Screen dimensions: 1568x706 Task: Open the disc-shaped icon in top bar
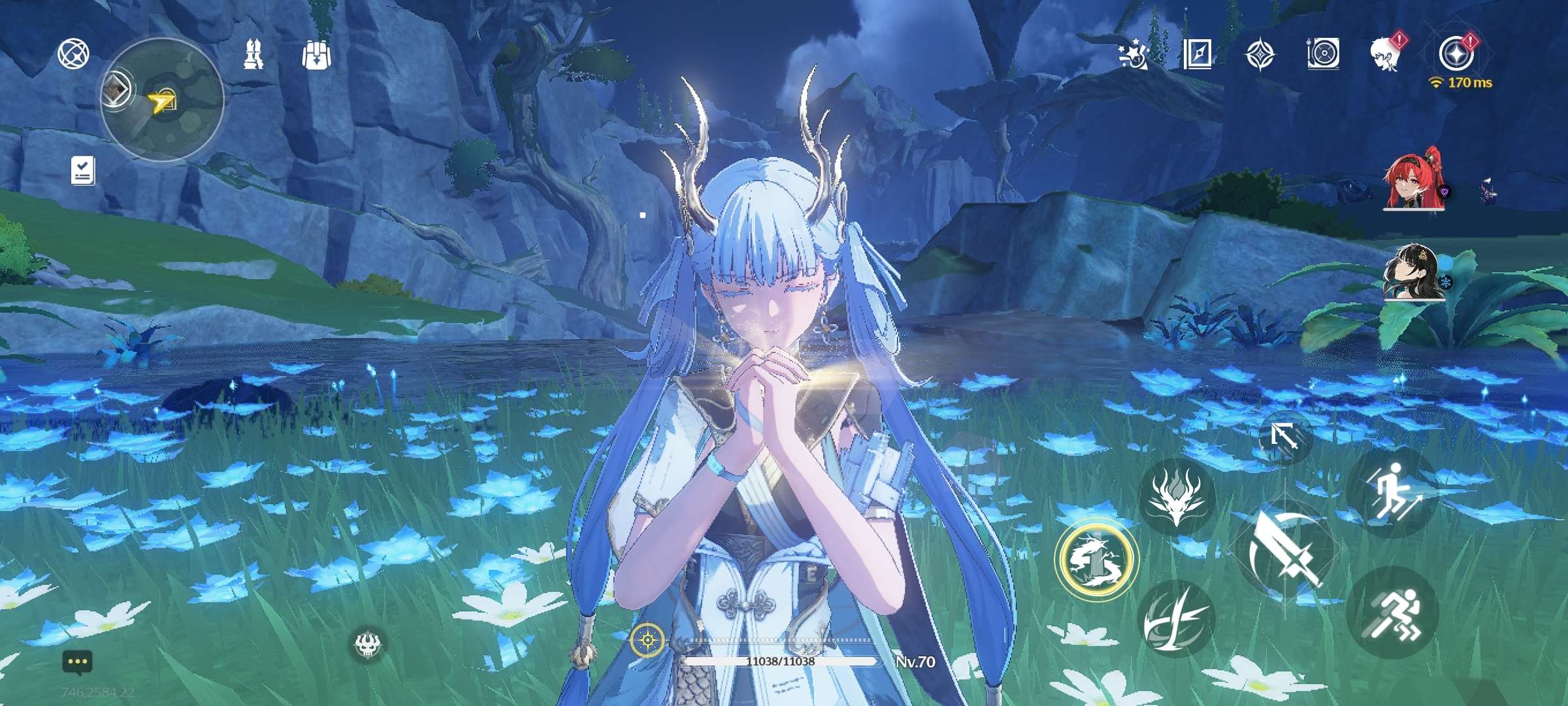pyautogui.click(x=1323, y=54)
